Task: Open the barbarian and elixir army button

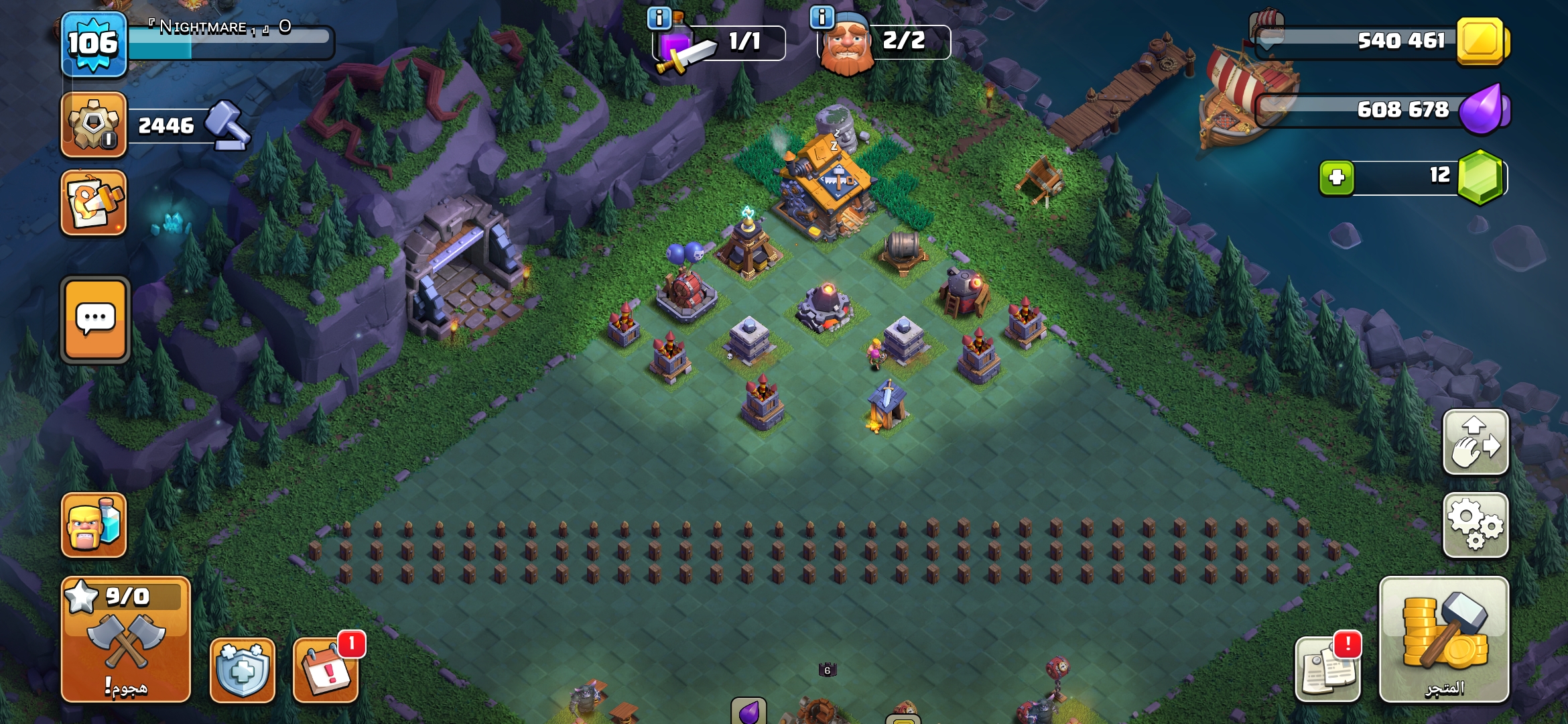Action: pyautogui.click(x=94, y=525)
